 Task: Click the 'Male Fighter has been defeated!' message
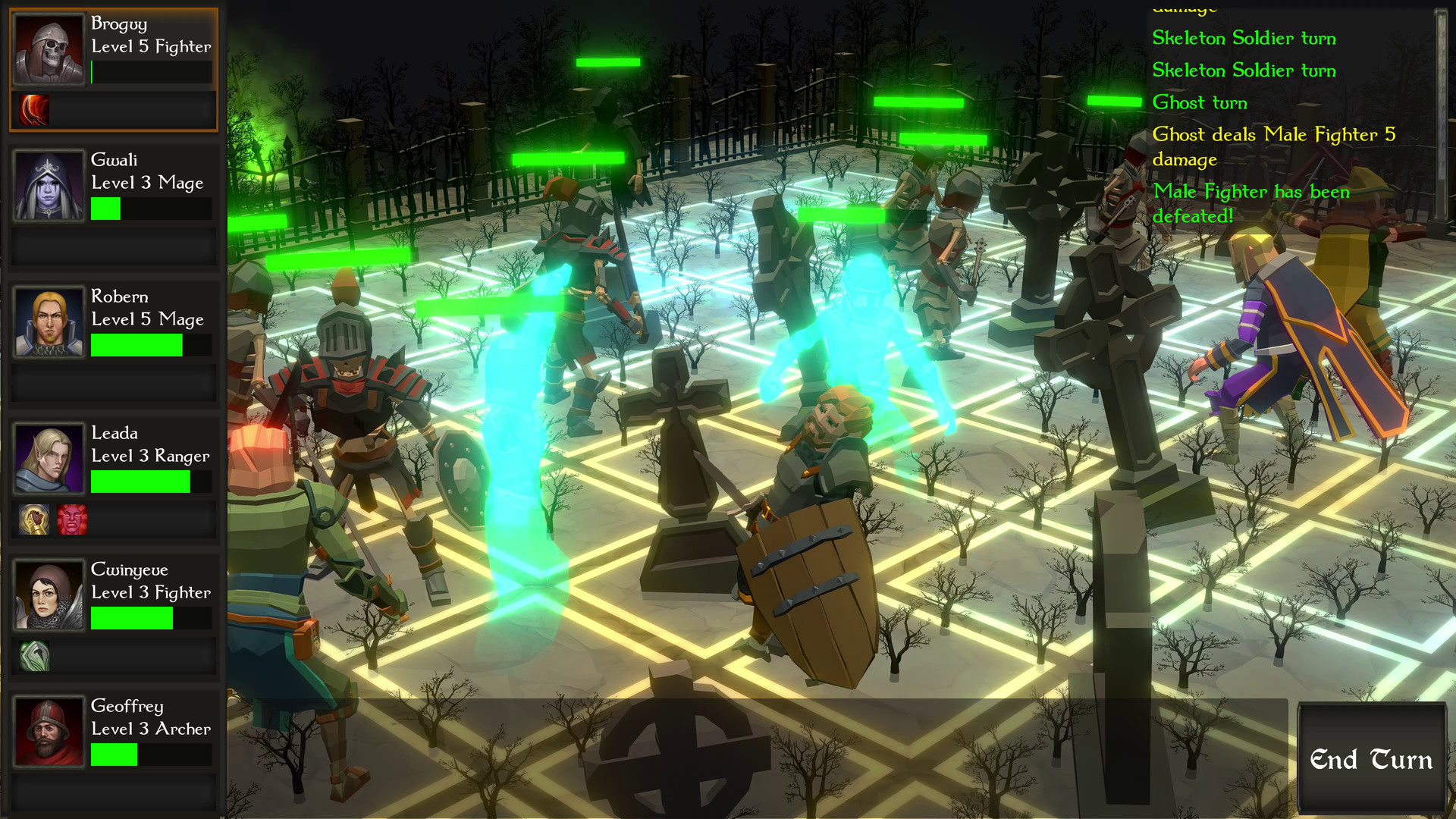pyautogui.click(x=1251, y=203)
